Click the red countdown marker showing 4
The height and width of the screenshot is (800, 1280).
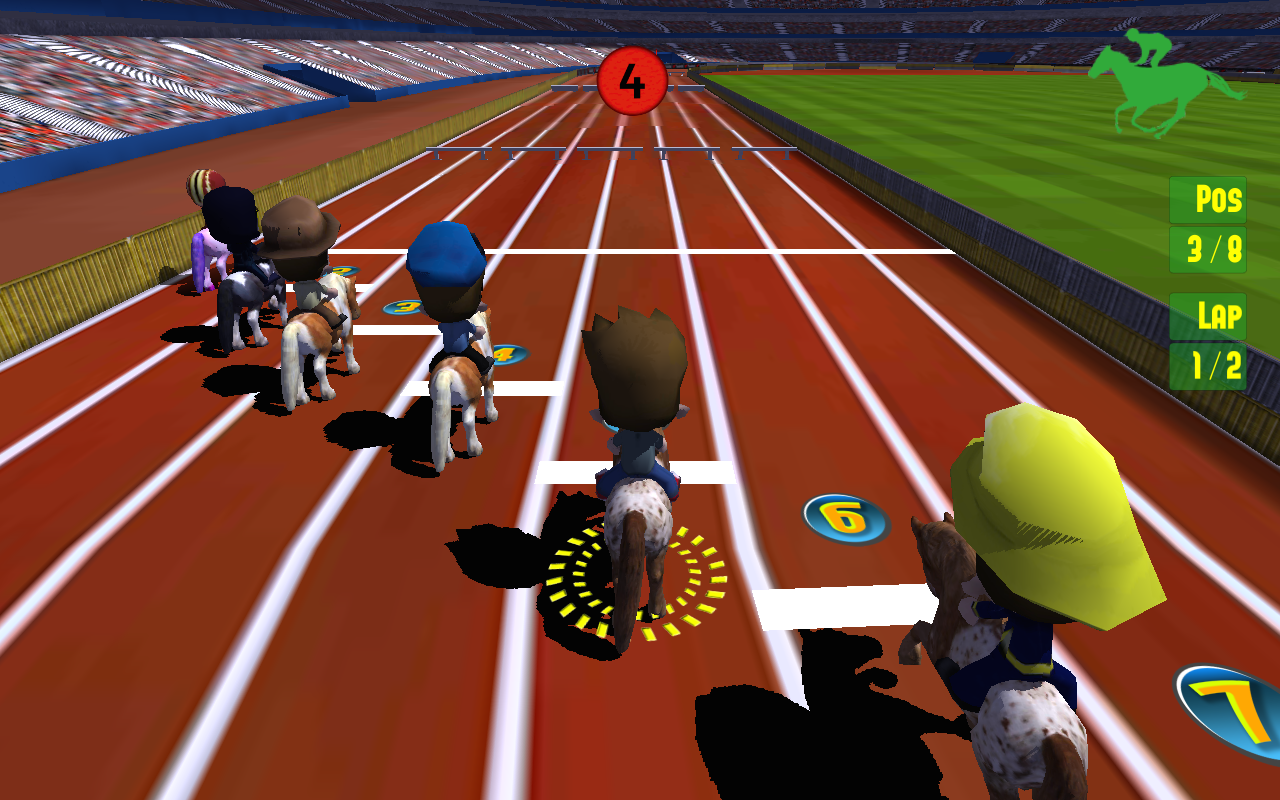pos(630,80)
